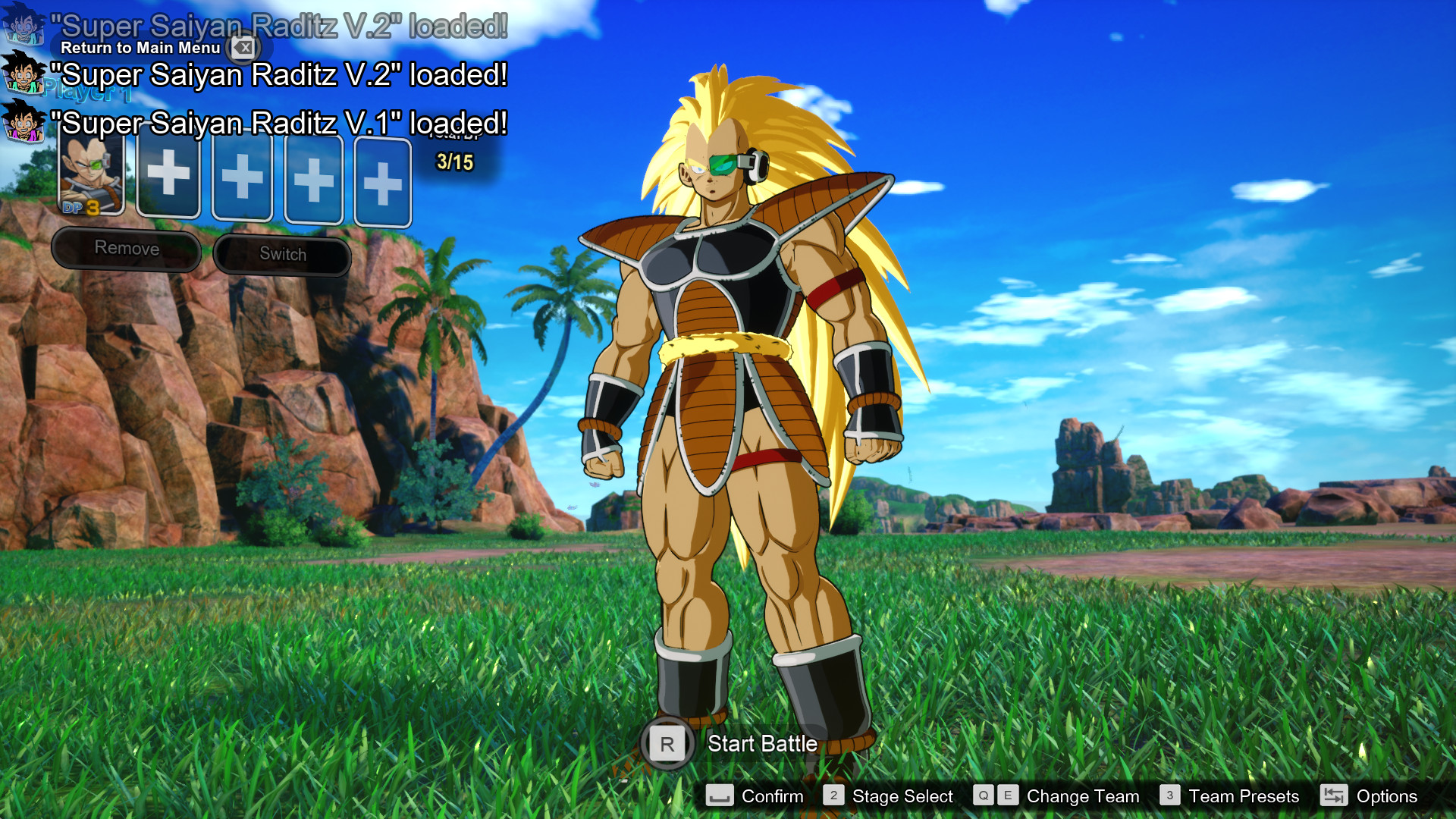Screen dimensions: 1456x819
Task: Click the backspace icon beside Return to Main Menu
Action: [x=244, y=47]
